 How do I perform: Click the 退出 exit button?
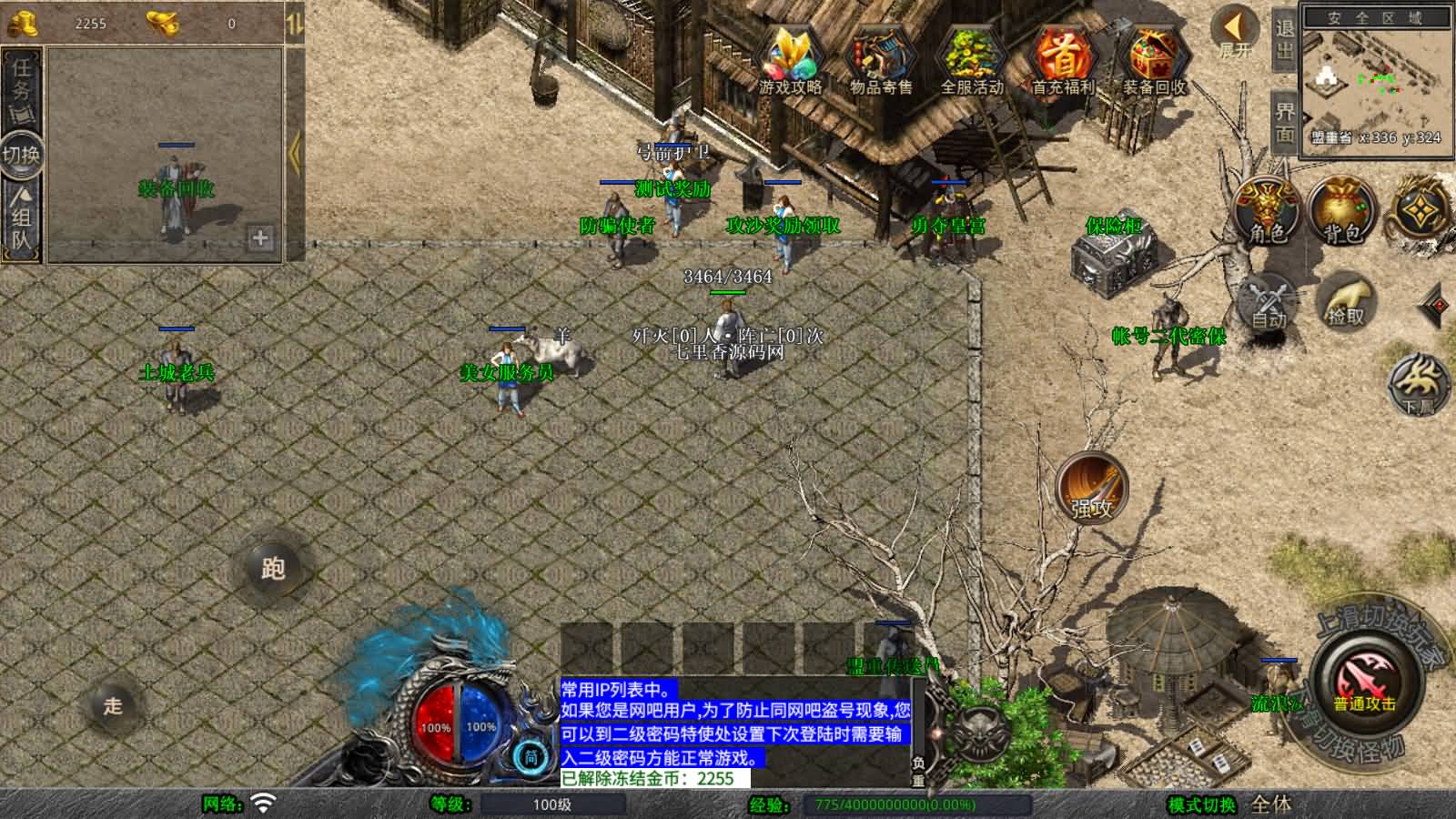tap(1284, 38)
